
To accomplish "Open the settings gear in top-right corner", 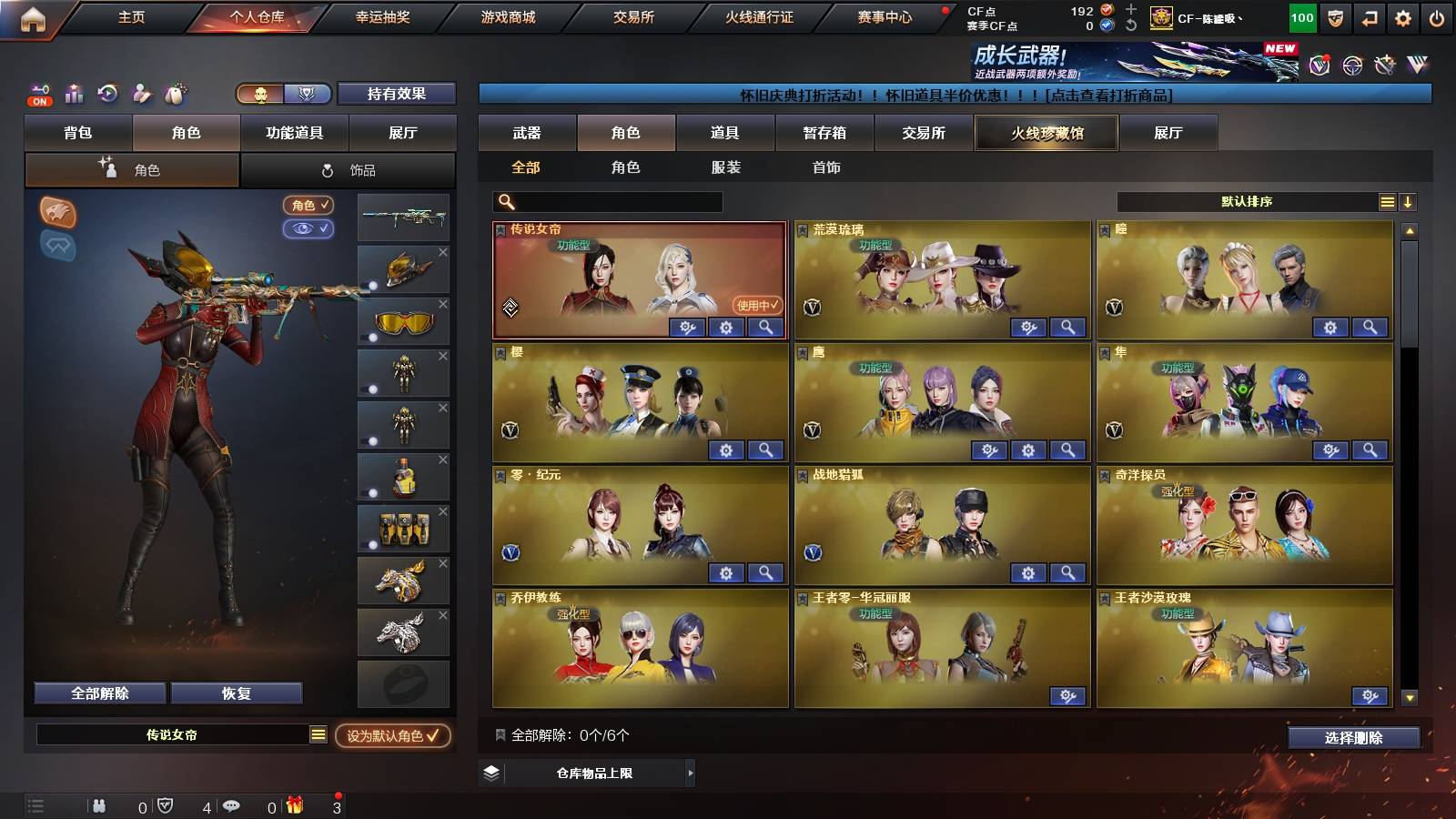I will [x=1403, y=16].
